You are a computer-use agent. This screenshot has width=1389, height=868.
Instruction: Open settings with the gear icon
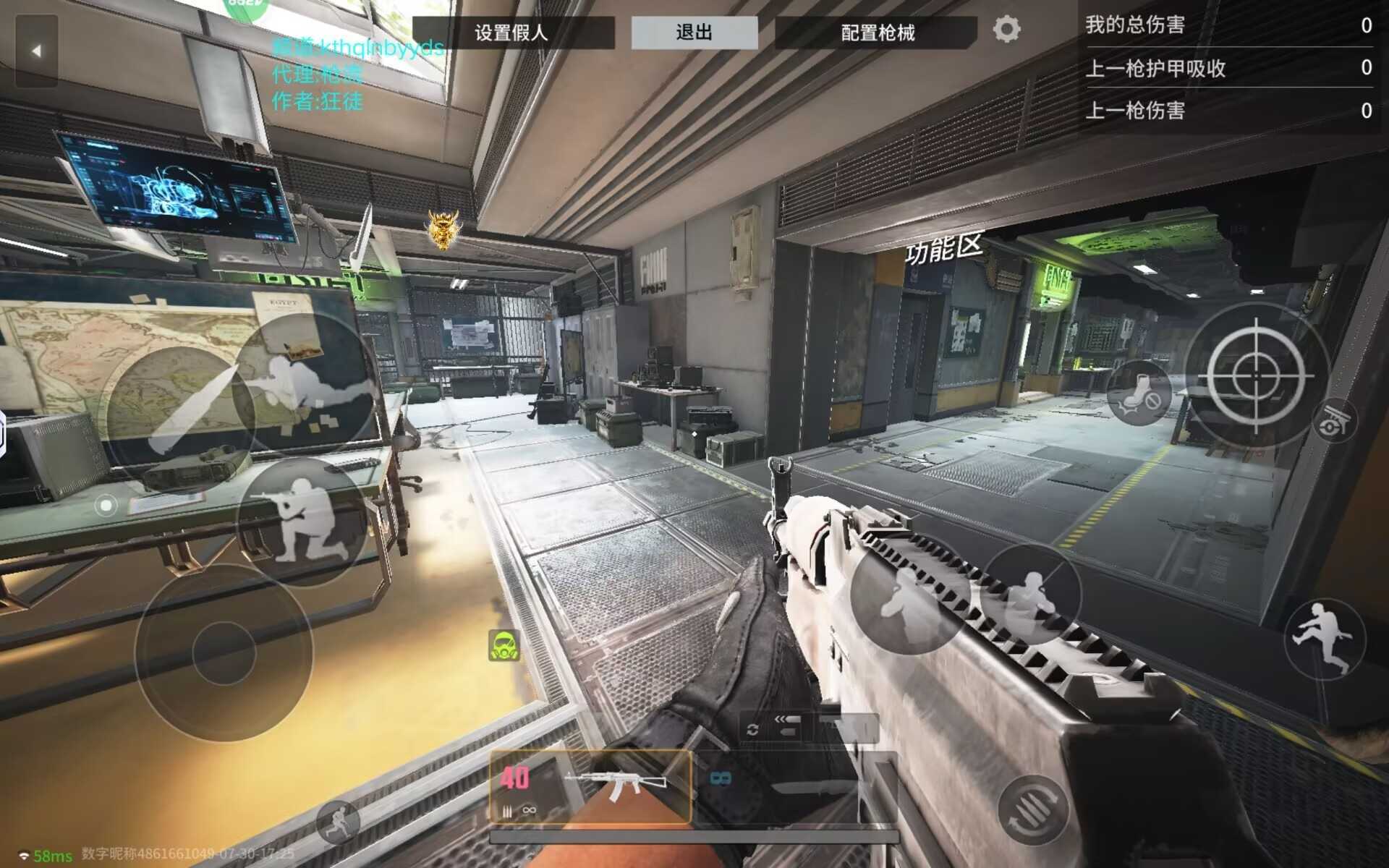1006,30
